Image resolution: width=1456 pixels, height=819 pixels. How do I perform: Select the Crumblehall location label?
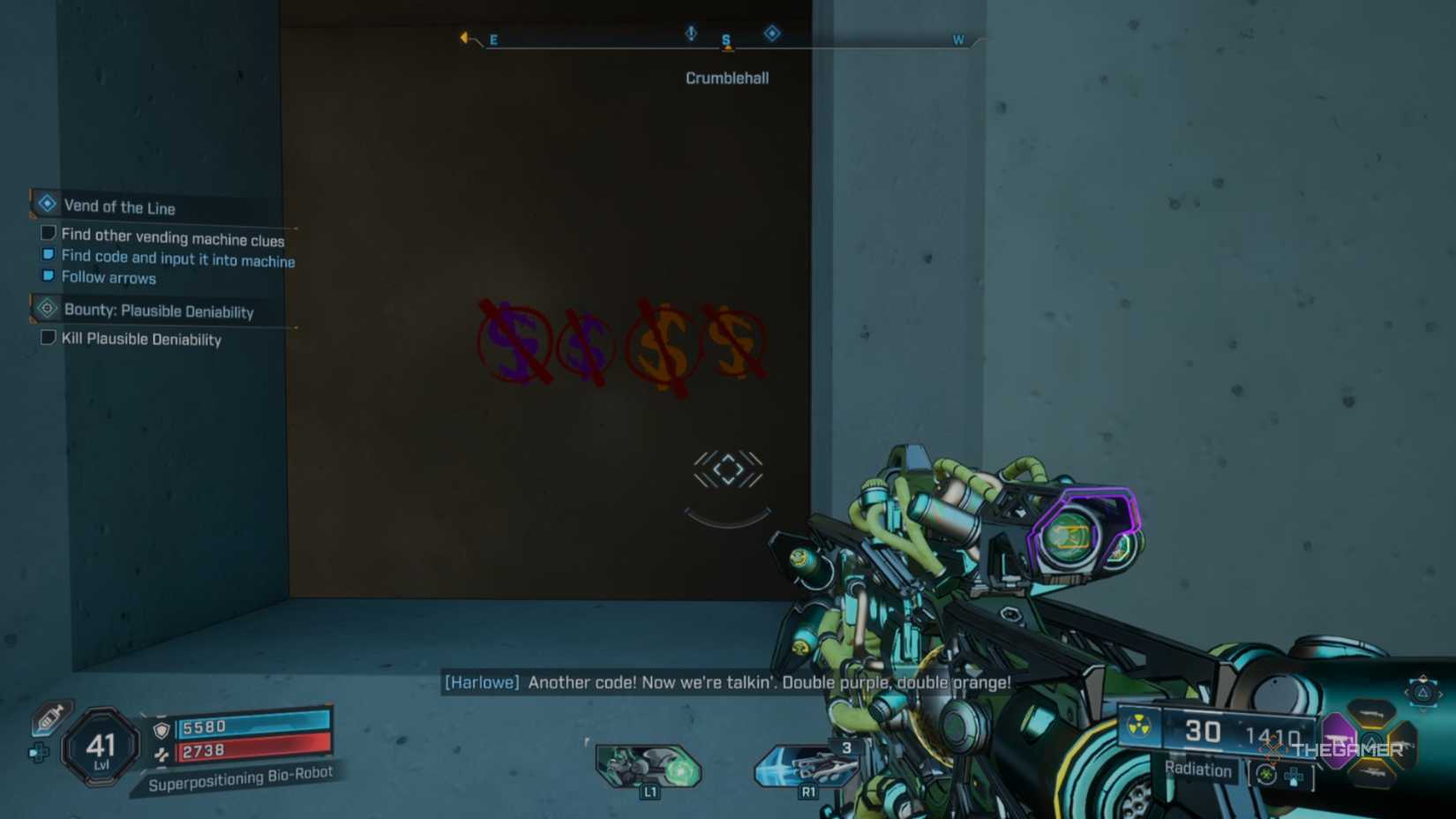(x=726, y=78)
